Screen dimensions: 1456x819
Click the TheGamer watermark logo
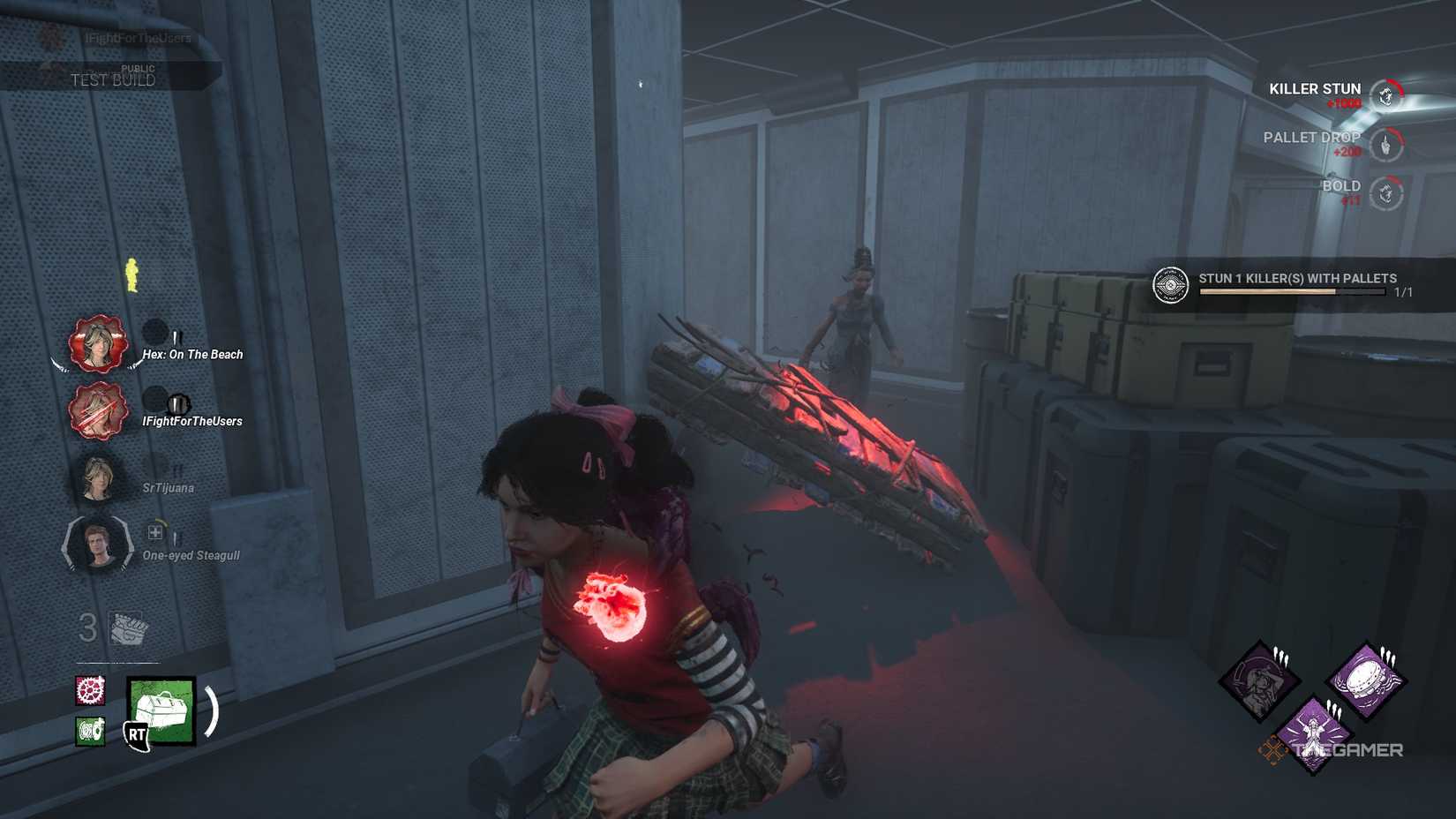click(1349, 748)
